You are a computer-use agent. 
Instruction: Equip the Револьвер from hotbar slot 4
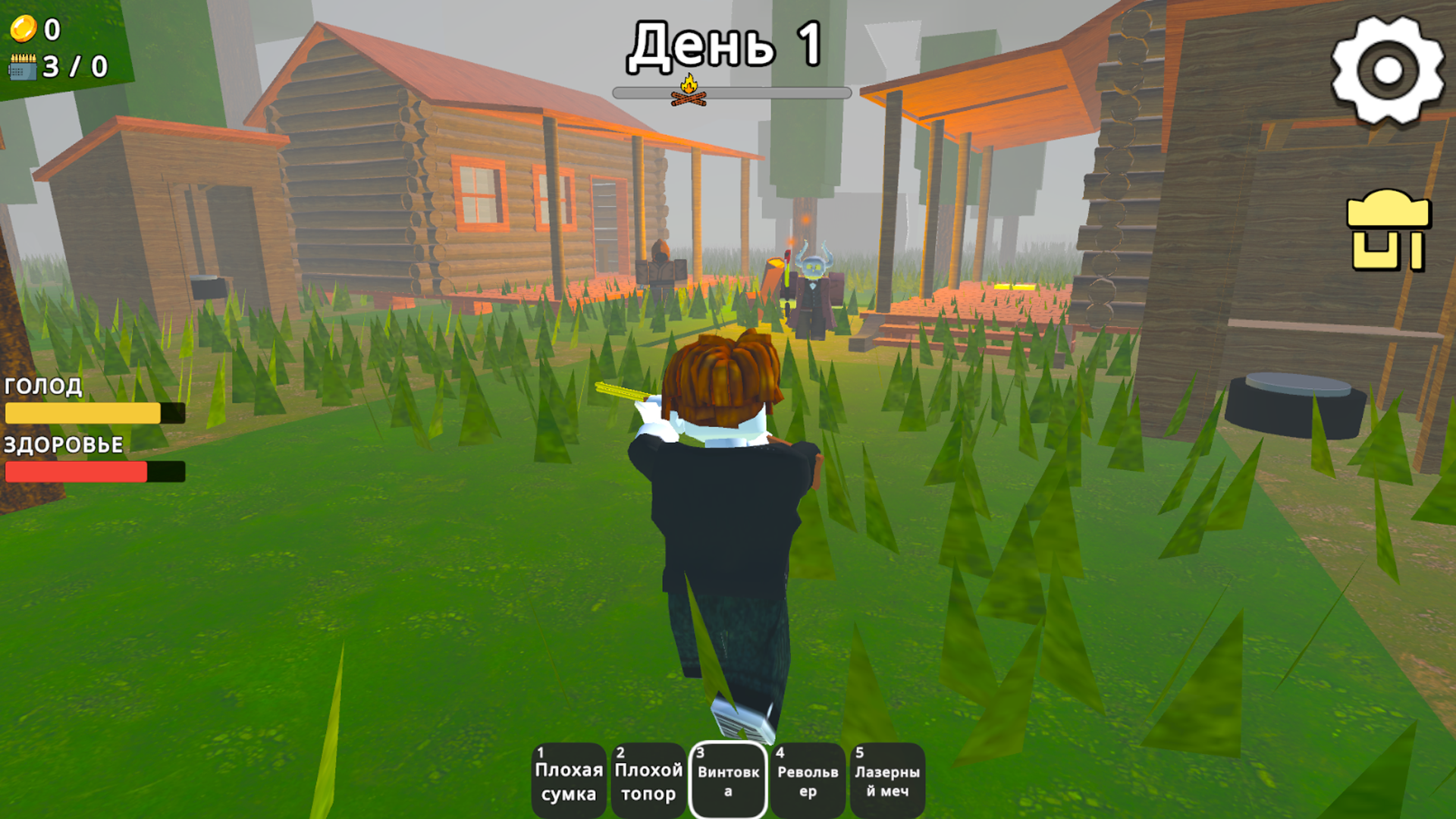[807, 780]
